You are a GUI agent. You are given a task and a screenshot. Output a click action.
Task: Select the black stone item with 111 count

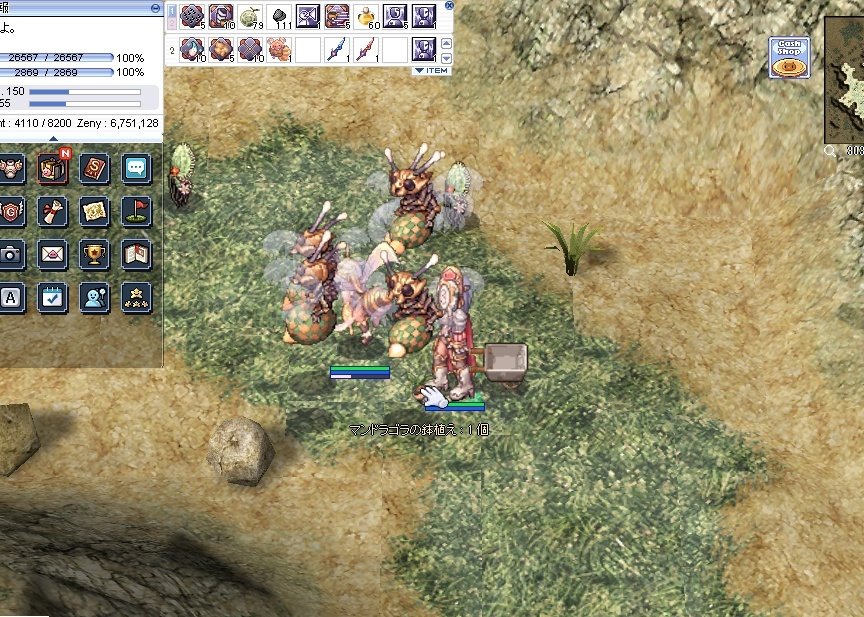279,16
